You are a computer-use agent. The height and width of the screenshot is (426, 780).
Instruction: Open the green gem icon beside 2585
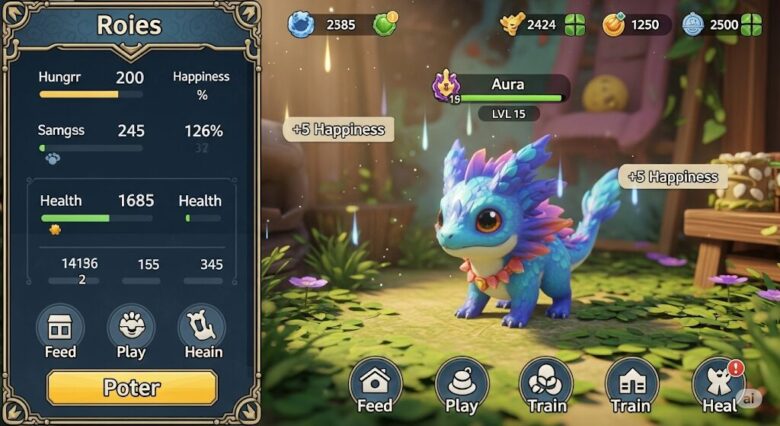385,24
